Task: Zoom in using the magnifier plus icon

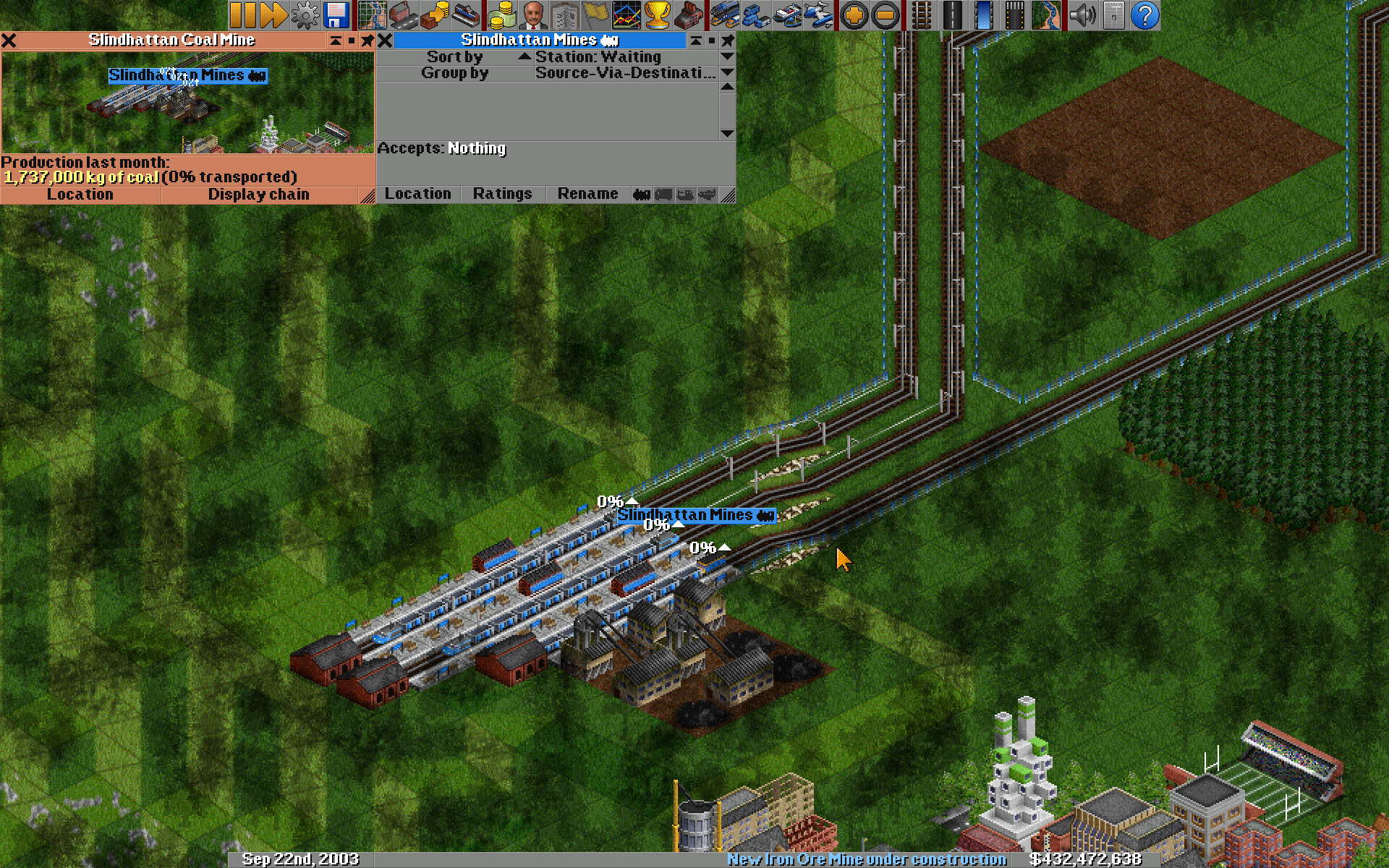Action: [x=855, y=14]
